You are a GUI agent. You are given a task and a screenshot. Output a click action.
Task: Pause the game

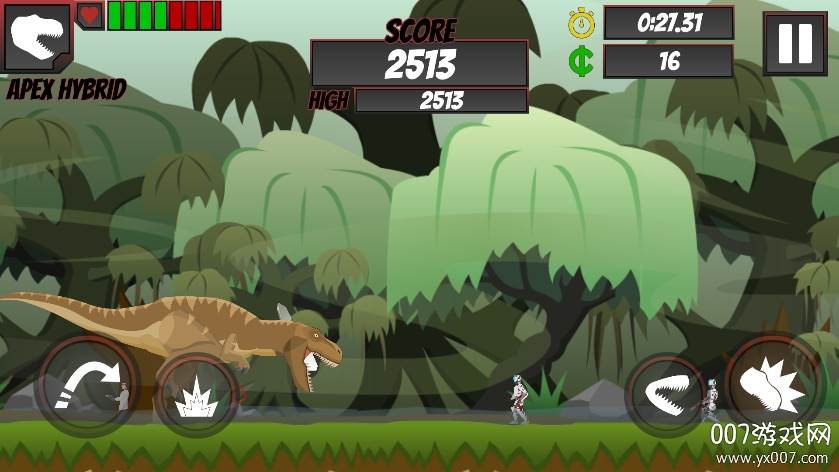[x=795, y=44]
